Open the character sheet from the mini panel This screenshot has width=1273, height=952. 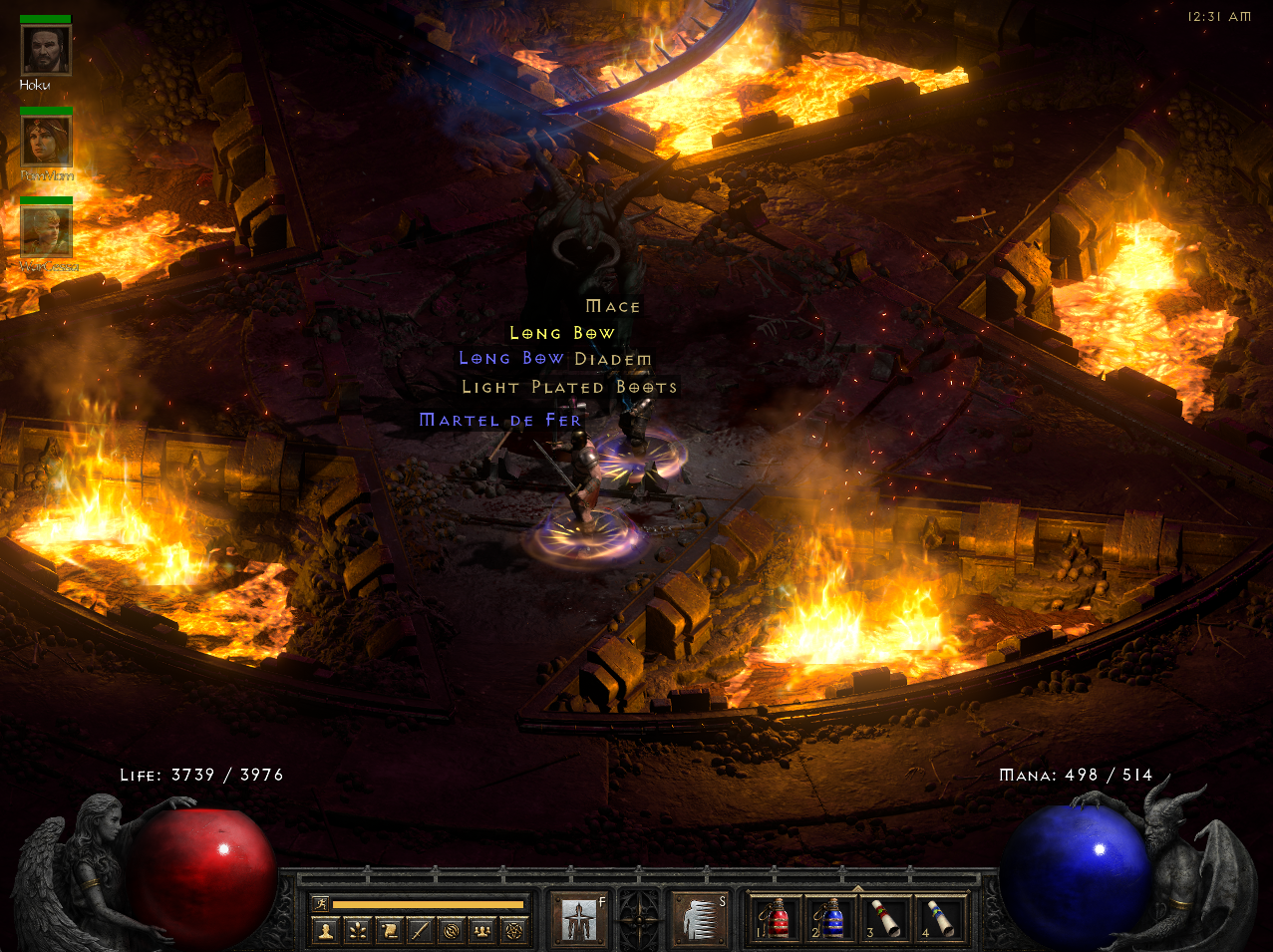[x=325, y=931]
